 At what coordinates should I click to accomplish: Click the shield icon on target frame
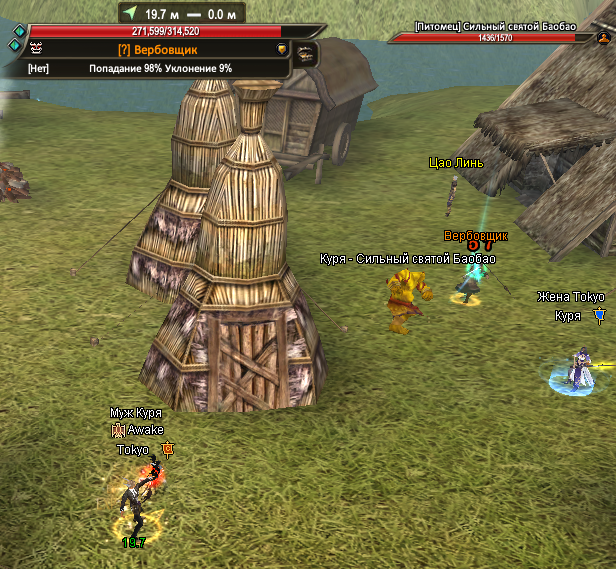click(283, 49)
